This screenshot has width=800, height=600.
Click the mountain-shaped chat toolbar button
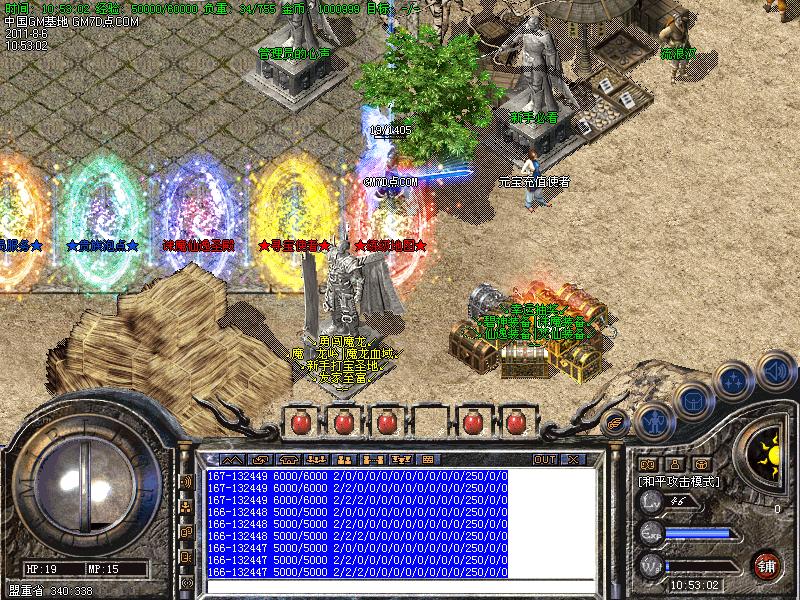231,459
